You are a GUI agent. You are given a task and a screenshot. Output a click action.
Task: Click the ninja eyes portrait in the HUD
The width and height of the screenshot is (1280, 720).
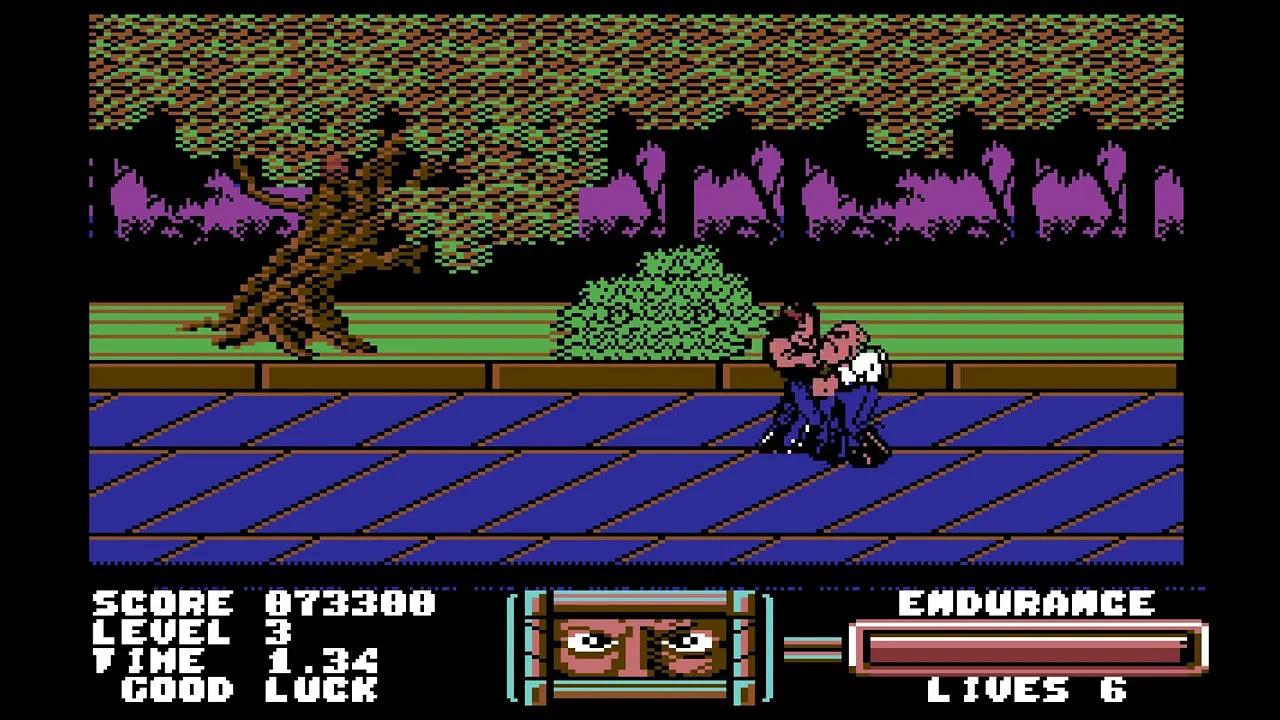(640, 645)
